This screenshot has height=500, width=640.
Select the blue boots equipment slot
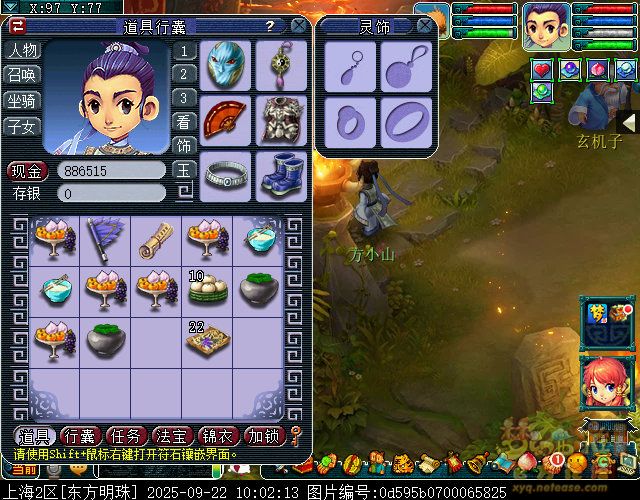[x=281, y=174]
